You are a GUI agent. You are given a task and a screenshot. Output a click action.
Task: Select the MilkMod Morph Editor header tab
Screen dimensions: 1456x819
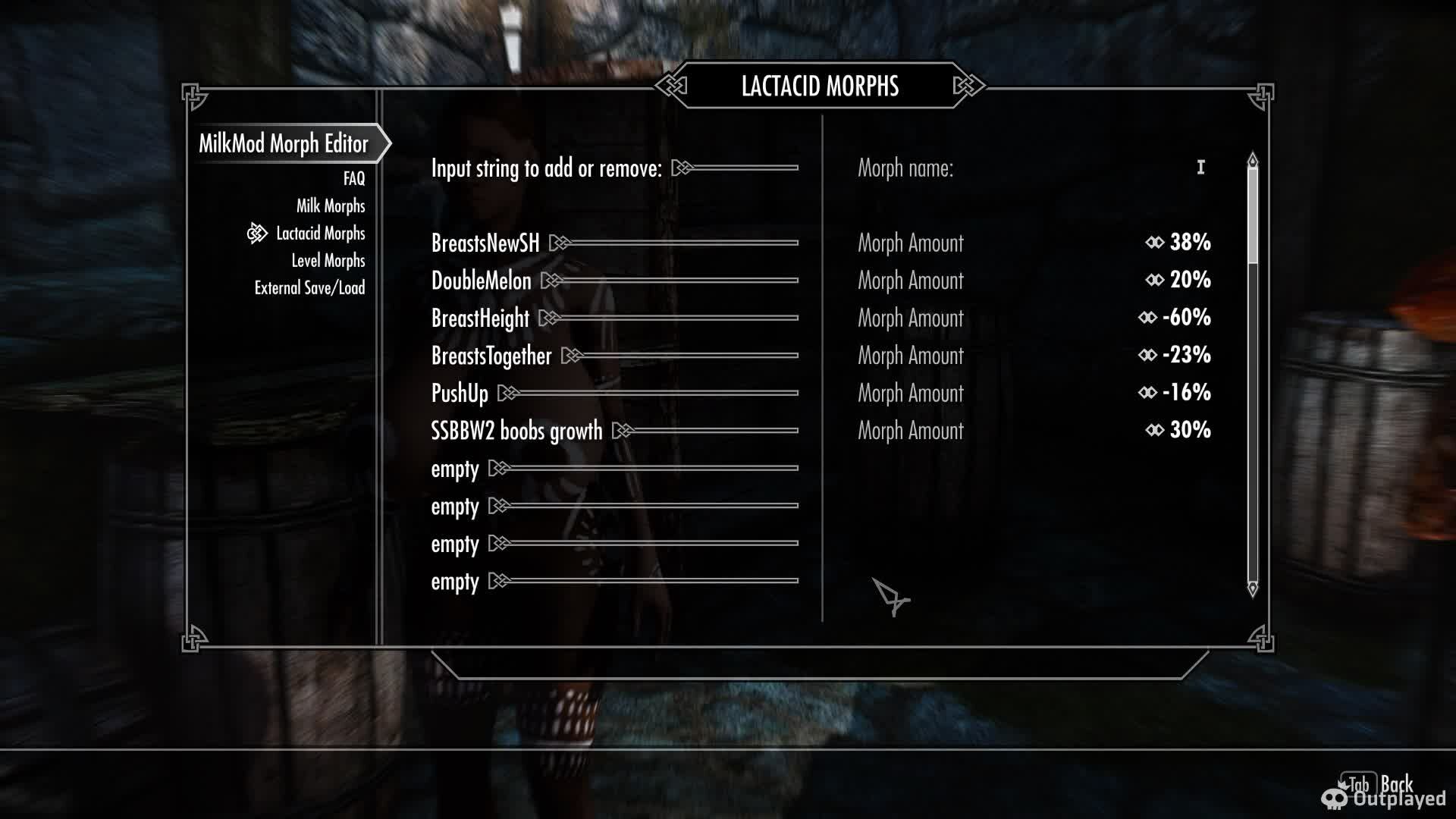click(284, 143)
